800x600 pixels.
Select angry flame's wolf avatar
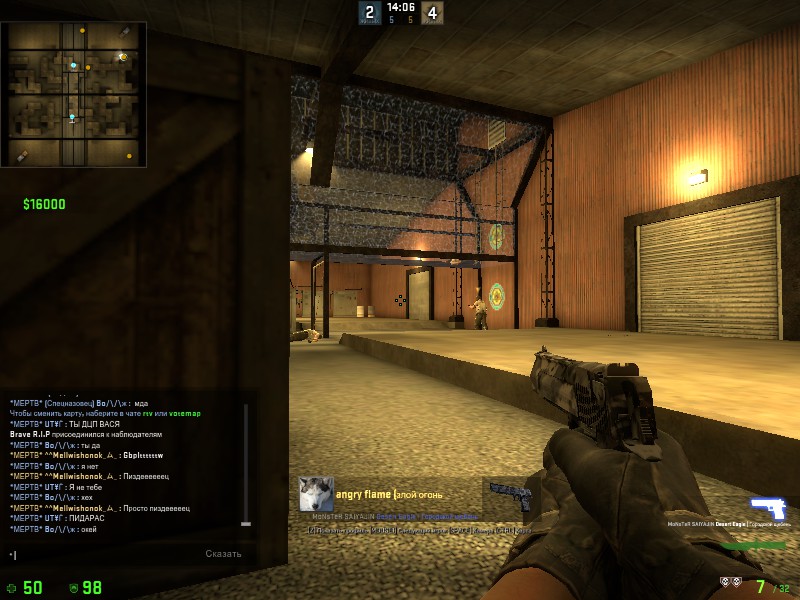click(316, 494)
